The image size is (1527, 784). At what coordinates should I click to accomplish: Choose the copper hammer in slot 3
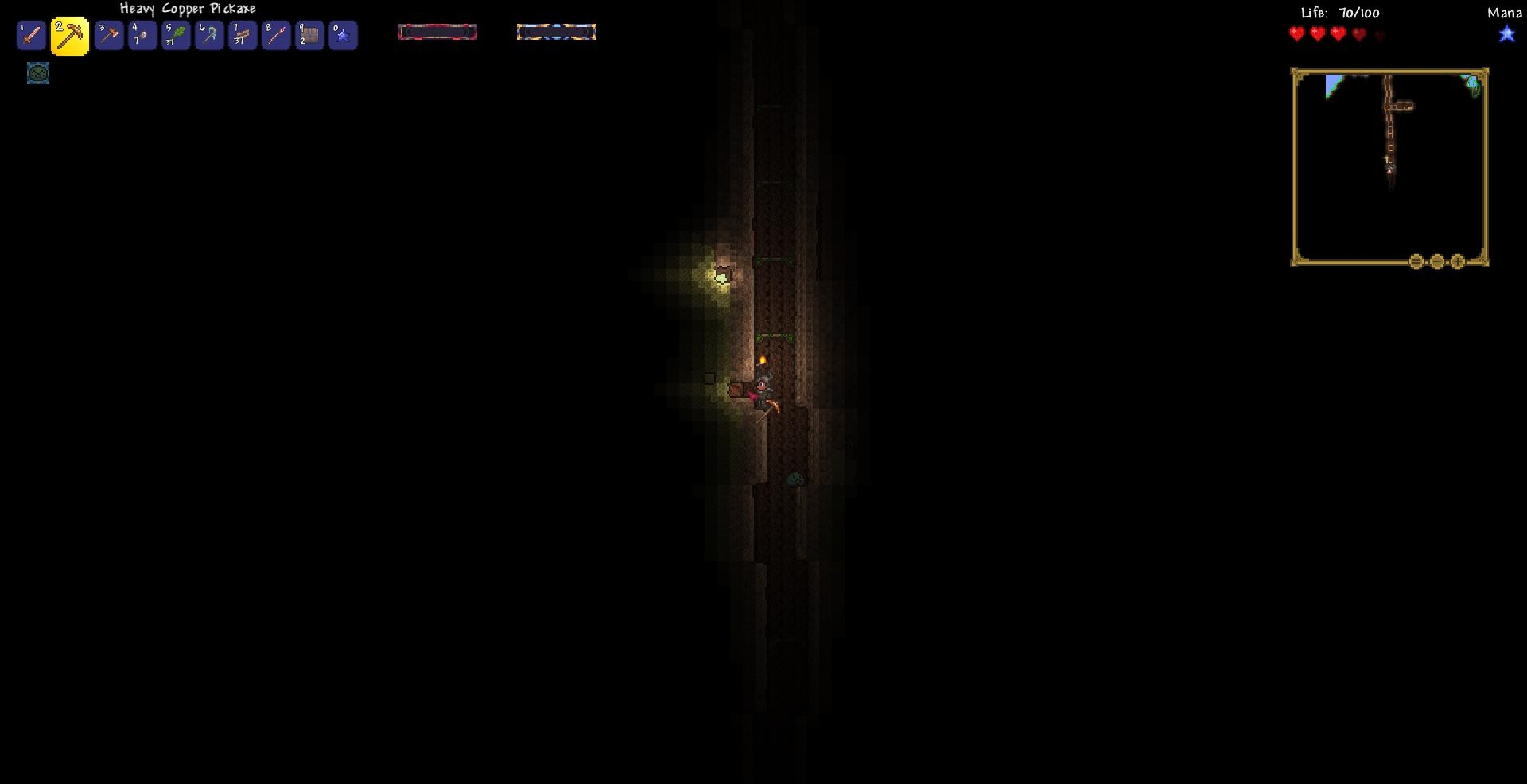pyautogui.click(x=109, y=36)
